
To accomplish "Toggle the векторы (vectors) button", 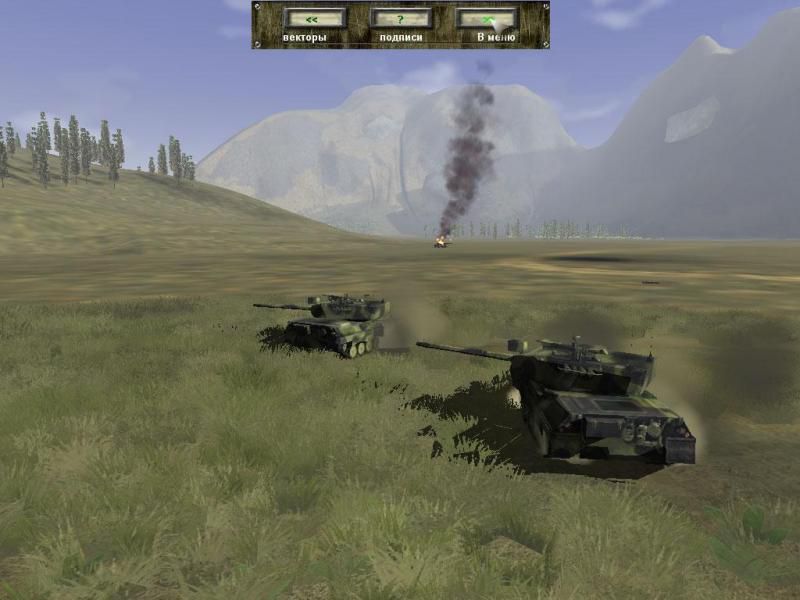I will [x=314, y=18].
